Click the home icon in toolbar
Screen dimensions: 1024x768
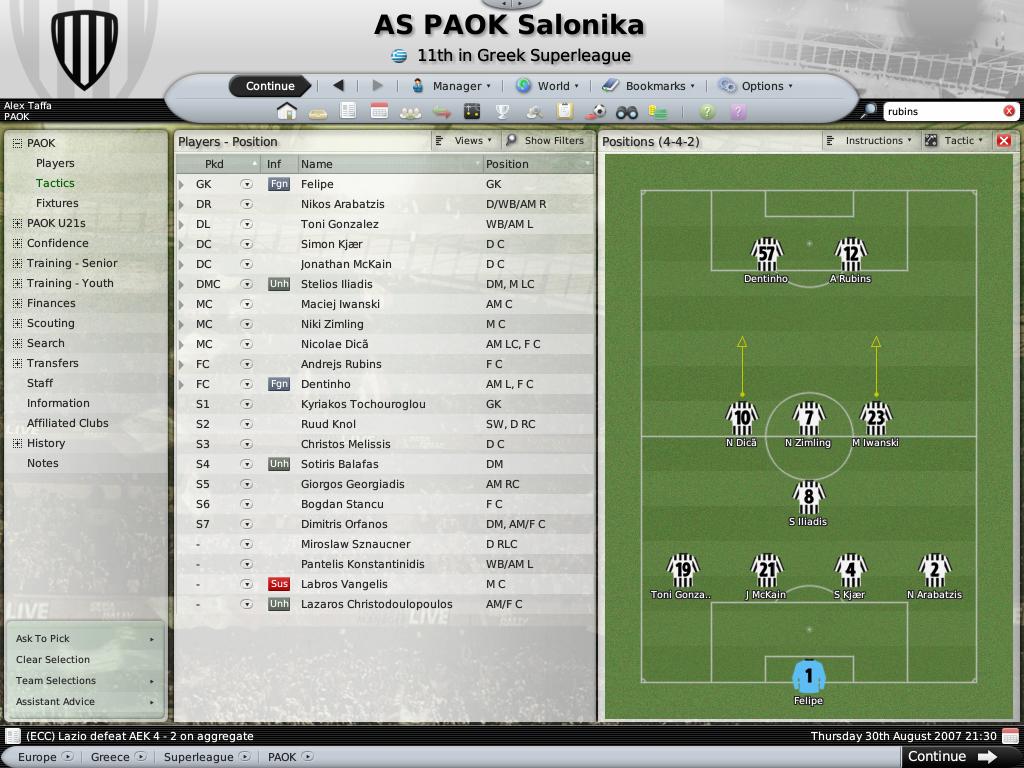click(287, 112)
